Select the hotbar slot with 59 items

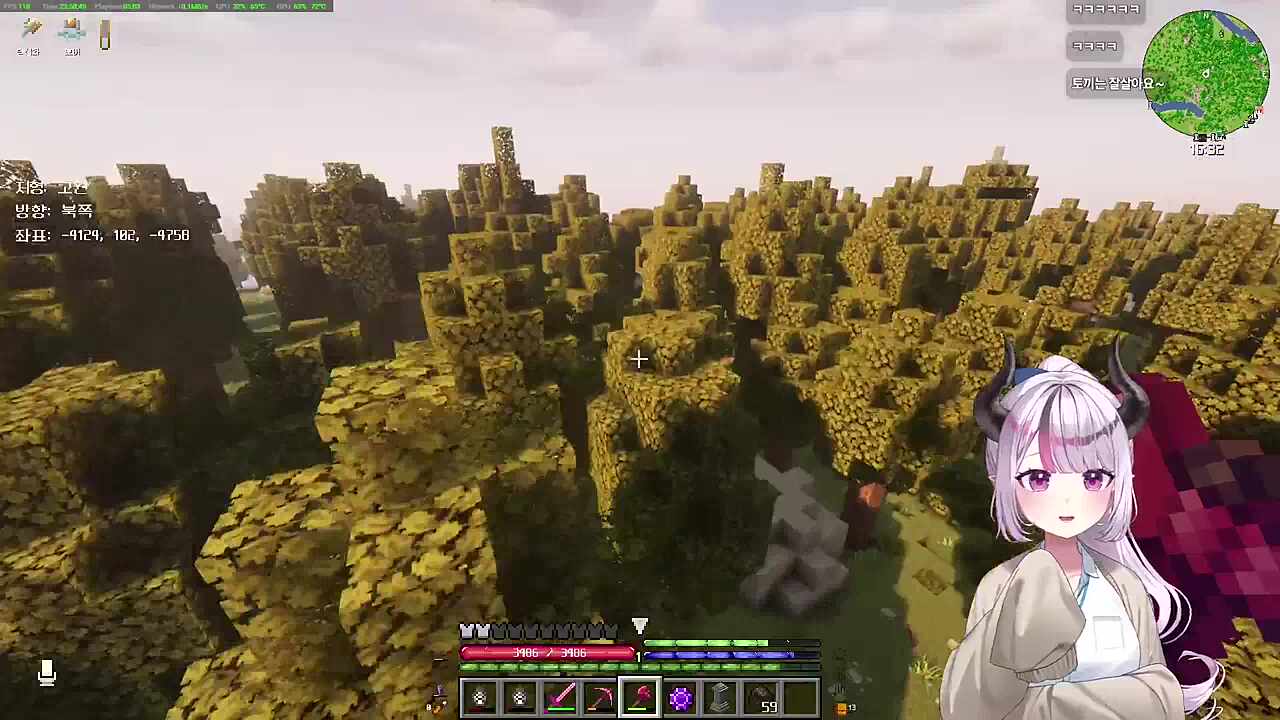pyautogui.click(x=761, y=697)
